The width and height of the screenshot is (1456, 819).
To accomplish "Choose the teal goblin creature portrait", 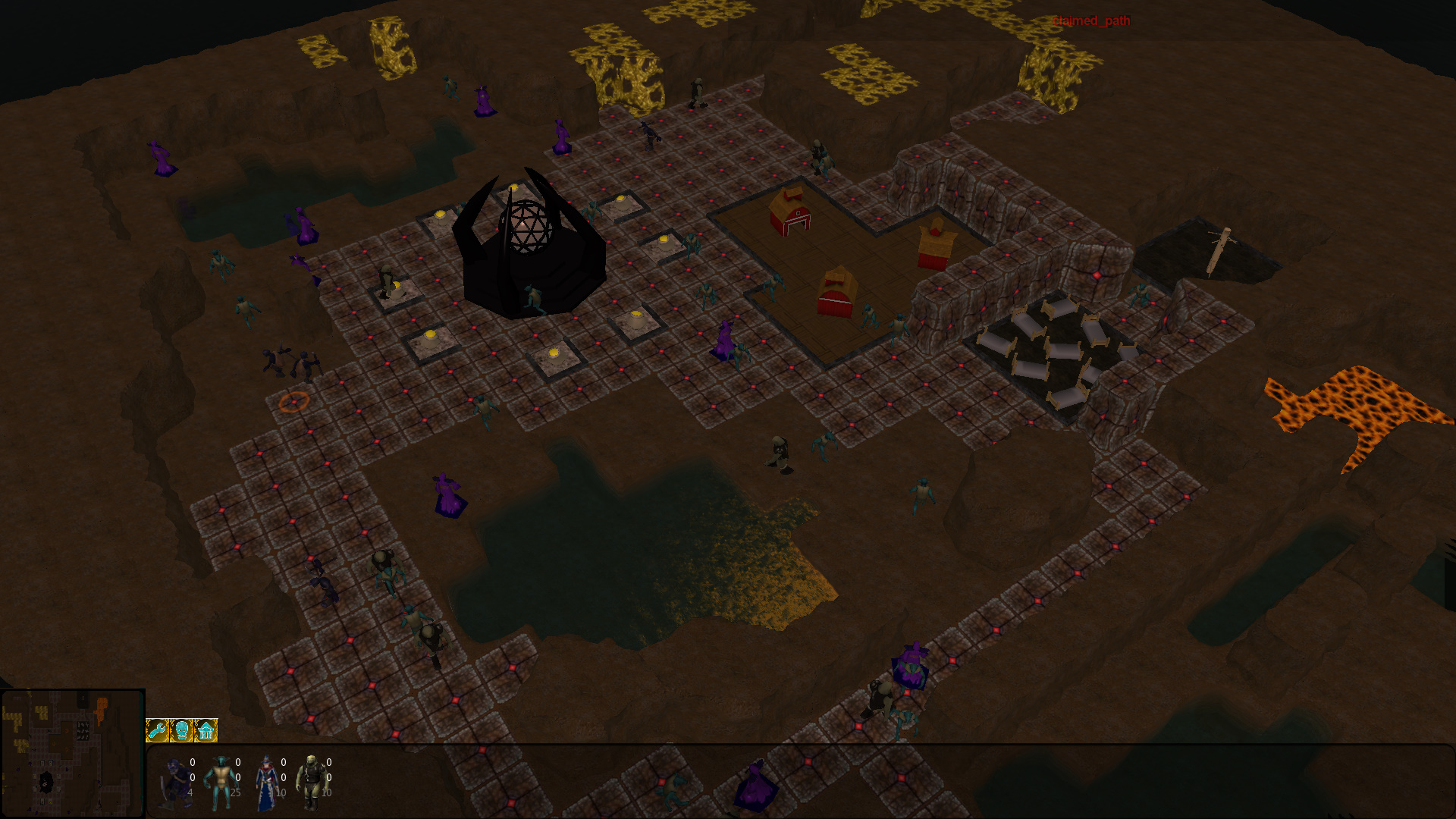I will pos(221,782).
